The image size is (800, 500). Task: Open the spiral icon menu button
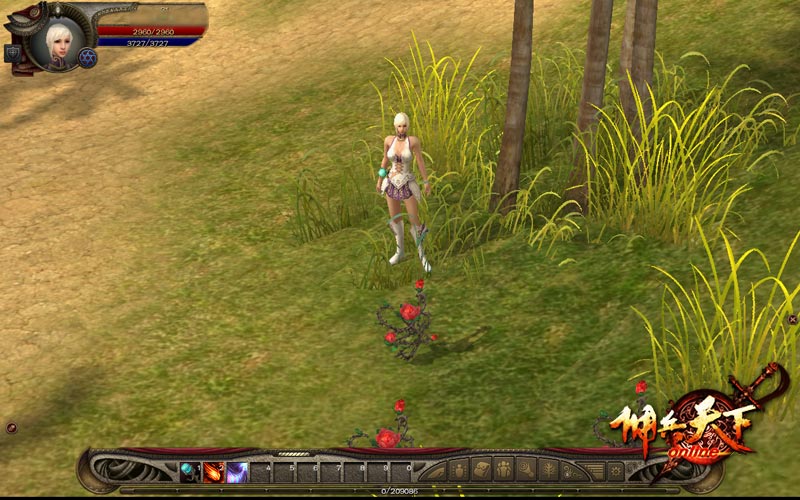[x=527, y=470]
